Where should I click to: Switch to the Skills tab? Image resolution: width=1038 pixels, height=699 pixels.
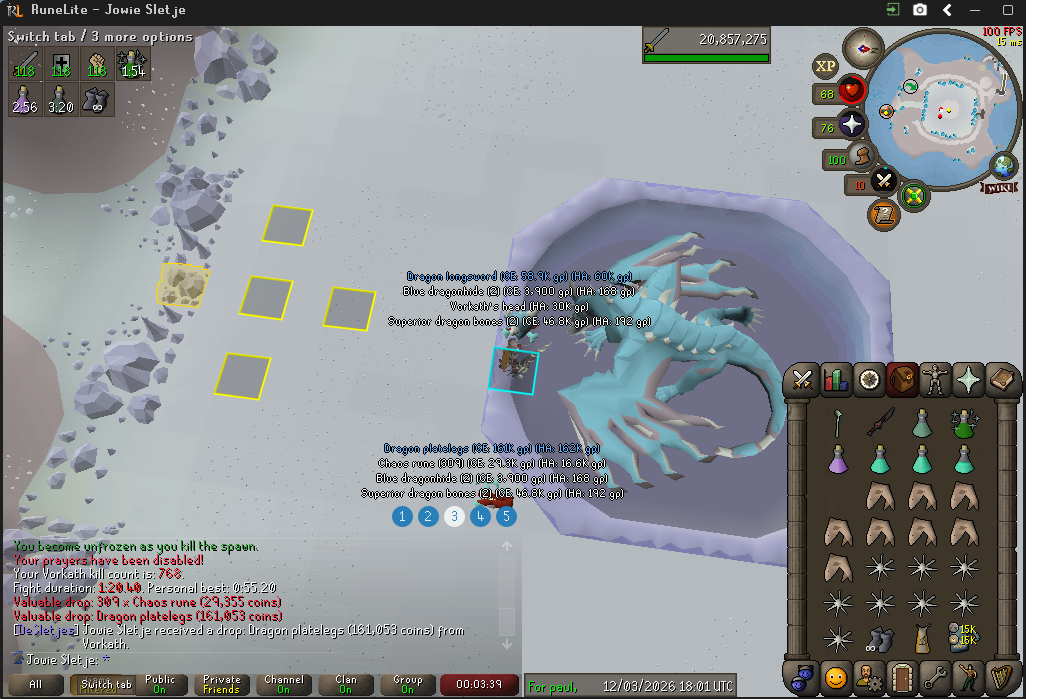[x=835, y=380]
